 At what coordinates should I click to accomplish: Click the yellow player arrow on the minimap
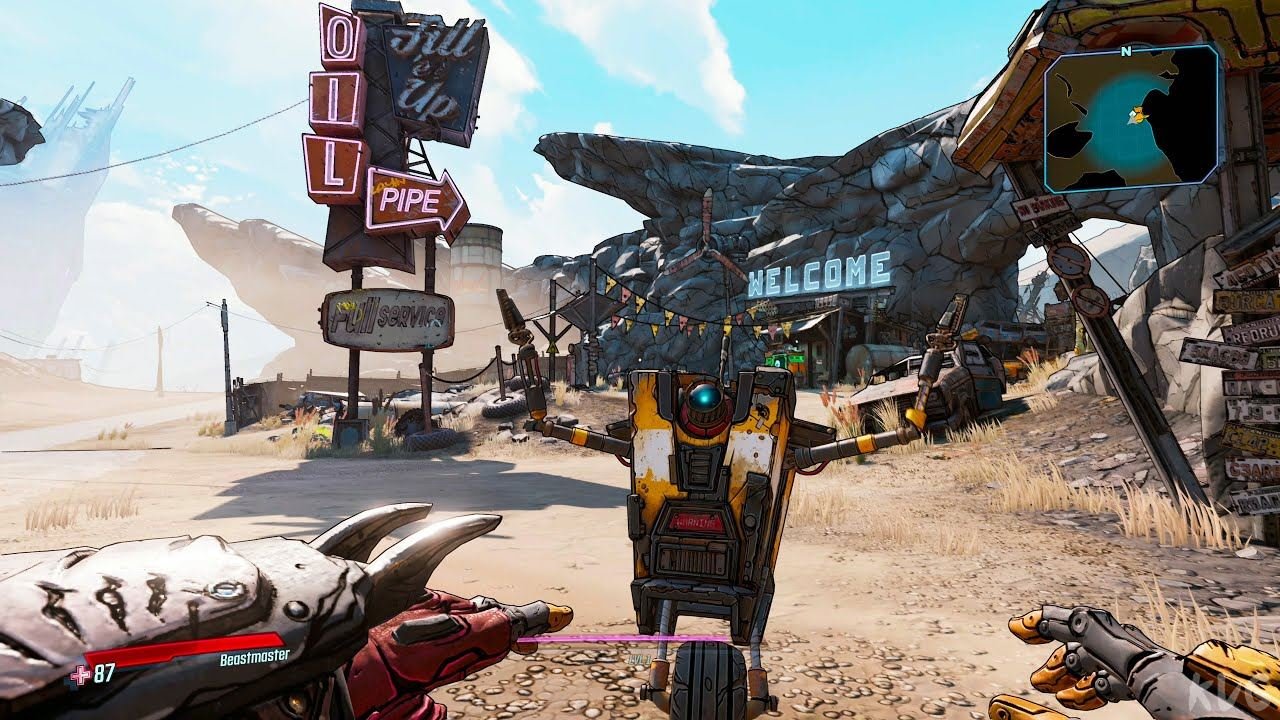[x=1138, y=116]
